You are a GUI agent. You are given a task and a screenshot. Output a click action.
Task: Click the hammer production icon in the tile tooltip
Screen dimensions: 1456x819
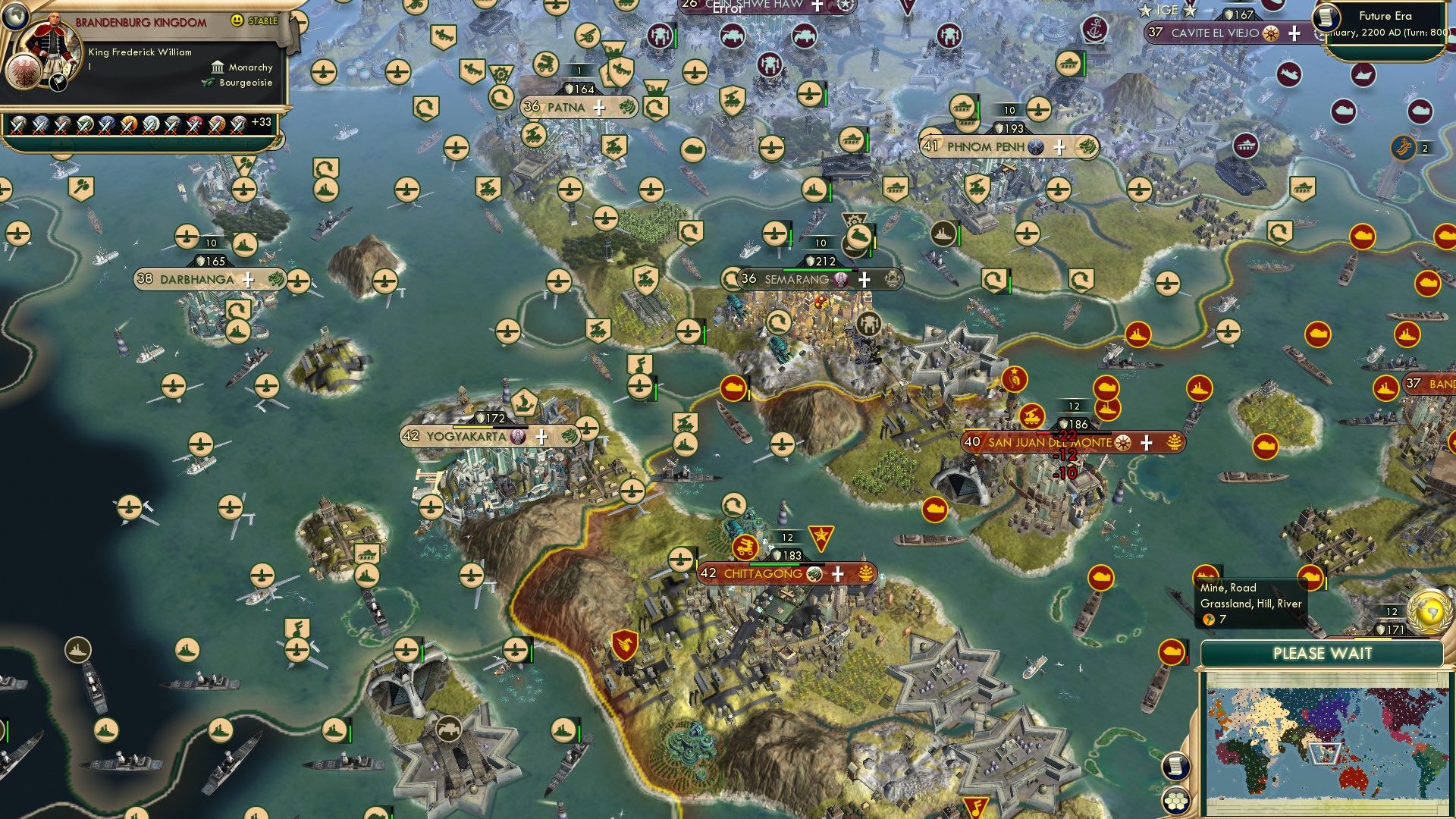[x=1209, y=619]
